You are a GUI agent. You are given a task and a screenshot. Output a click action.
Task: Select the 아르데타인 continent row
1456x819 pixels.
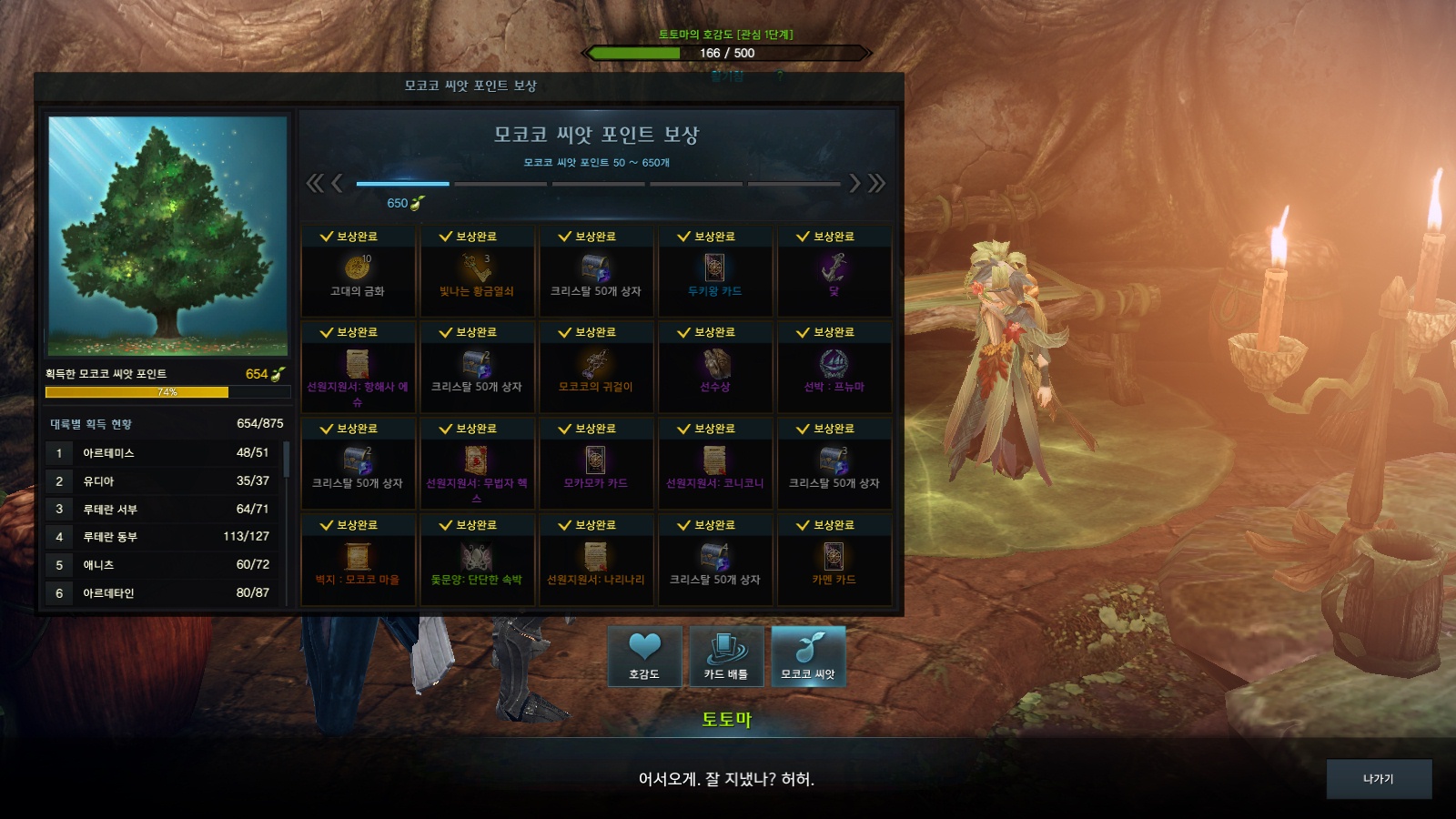(164, 593)
